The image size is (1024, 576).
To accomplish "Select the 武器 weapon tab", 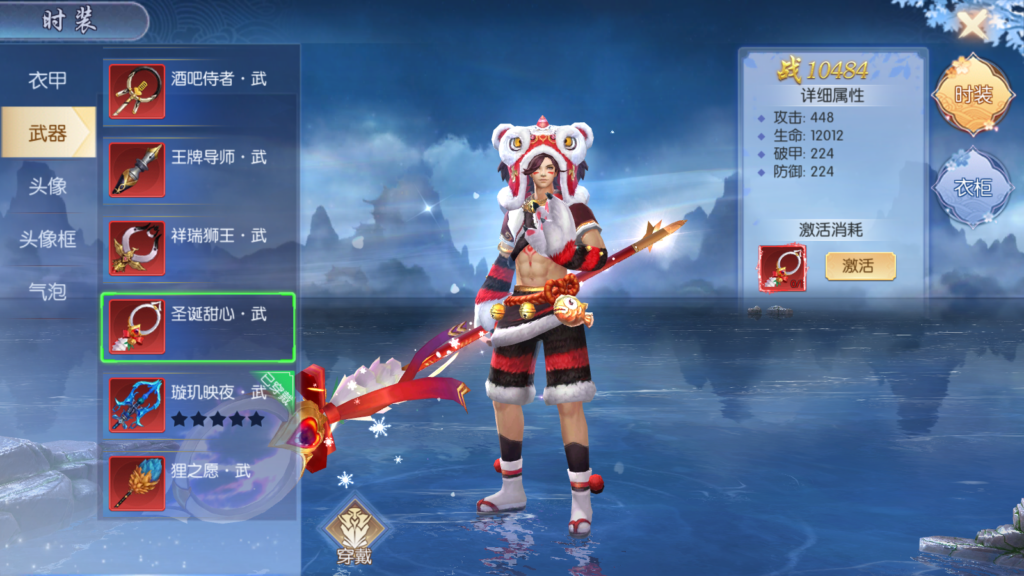I will point(47,133).
